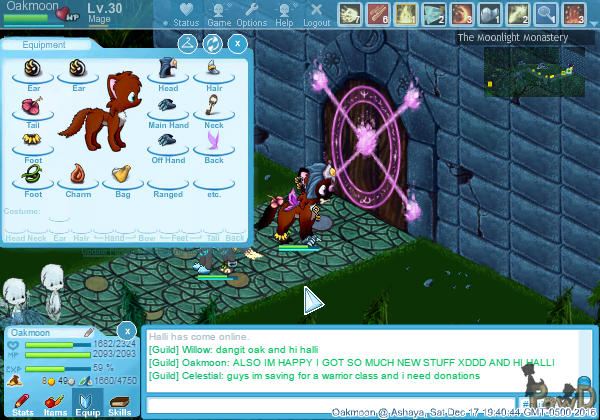Open the Game menu
The height and width of the screenshot is (420, 600).
219,14
